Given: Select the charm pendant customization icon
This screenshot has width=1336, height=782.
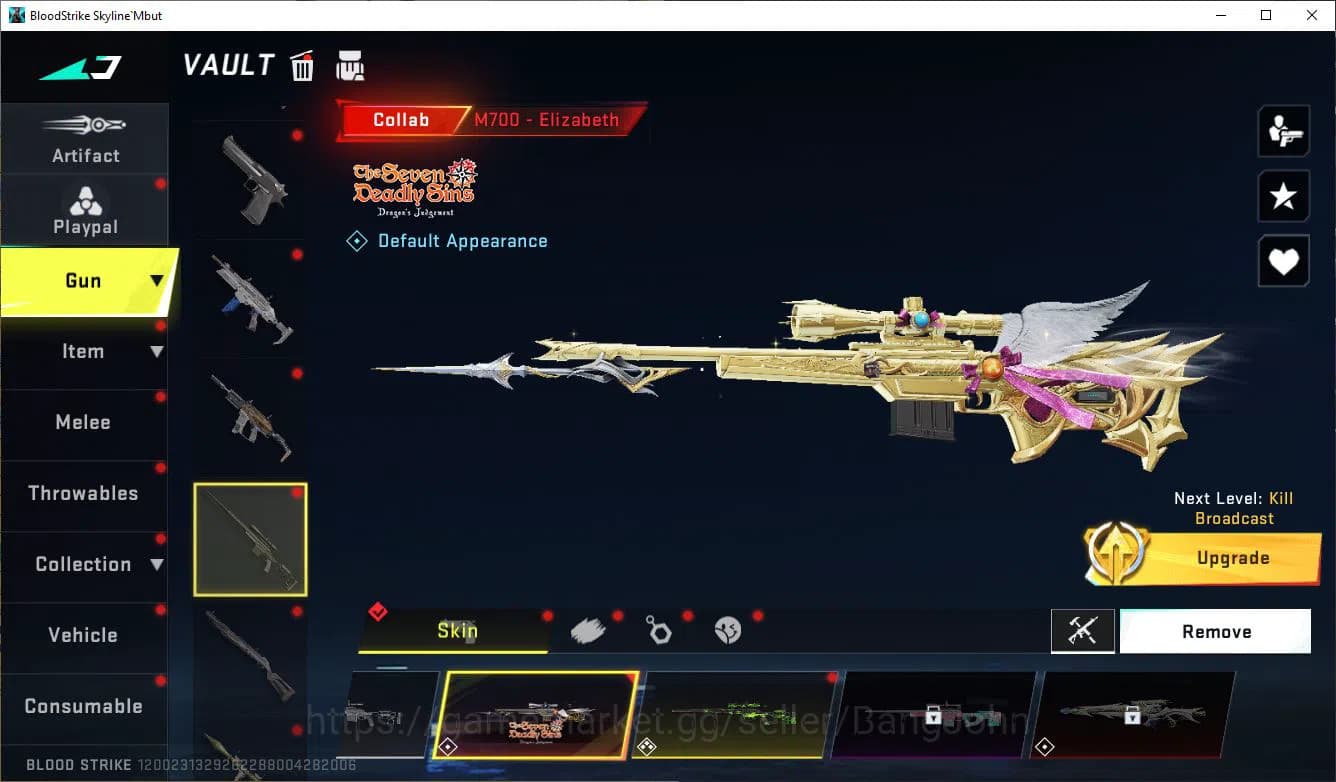Looking at the screenshot, I should (x=659, y=630).
